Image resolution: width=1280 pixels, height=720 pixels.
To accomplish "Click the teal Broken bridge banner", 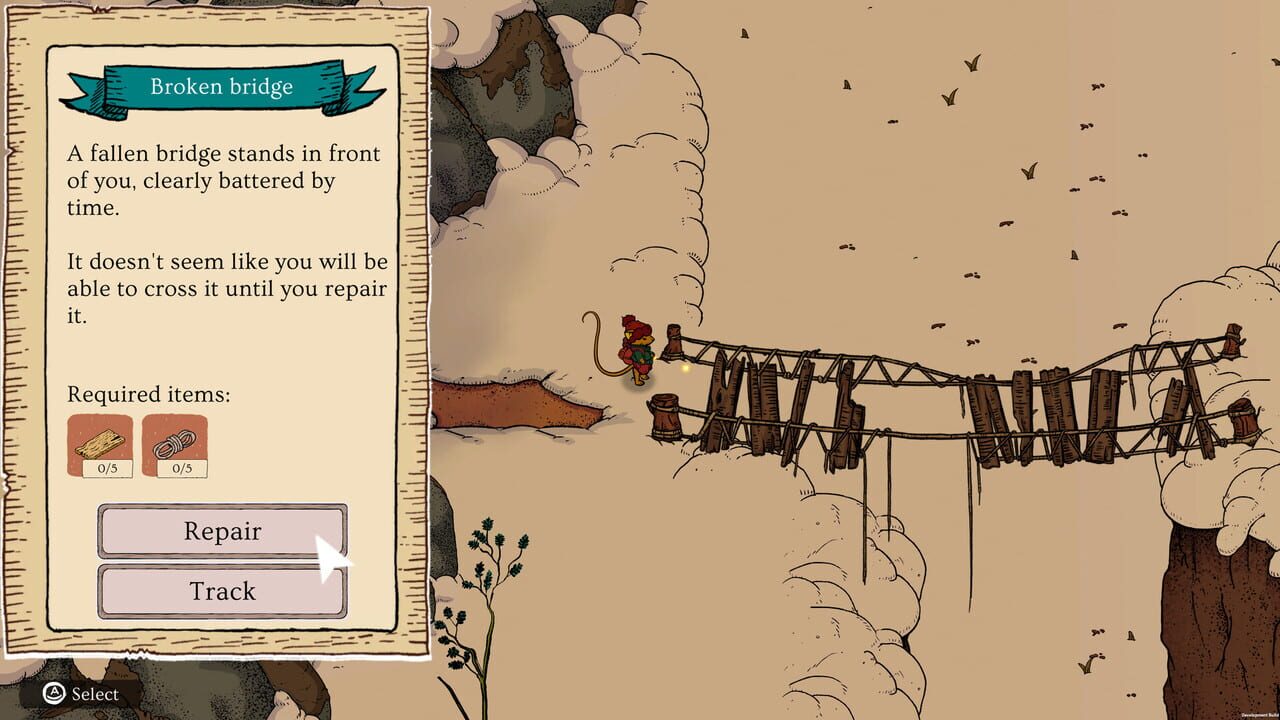I will pyautogui.click(x=222, y=86).
